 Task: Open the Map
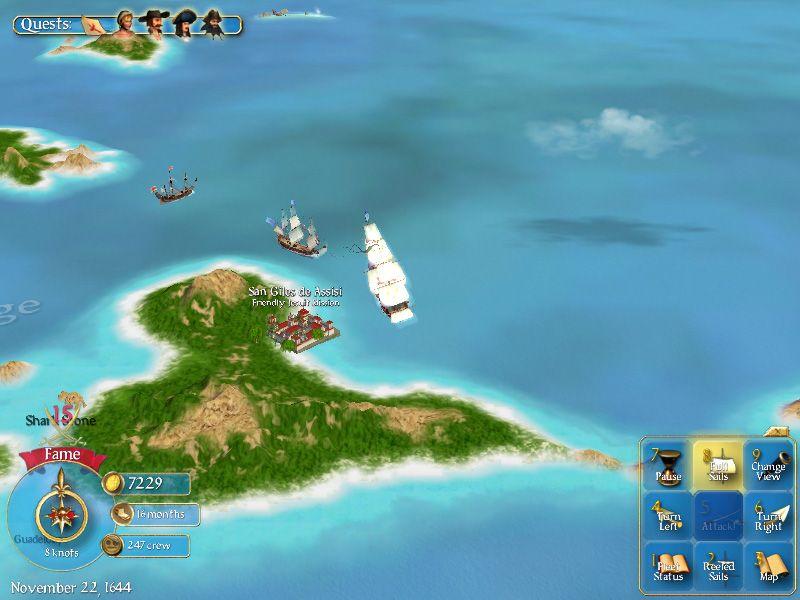[x=768, y=567]
